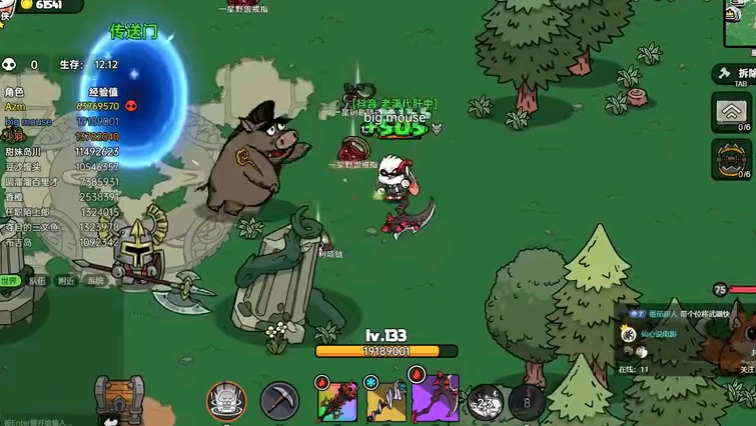Open the treasure chest inventory button
756x426 pixels.
pos(120,399)
